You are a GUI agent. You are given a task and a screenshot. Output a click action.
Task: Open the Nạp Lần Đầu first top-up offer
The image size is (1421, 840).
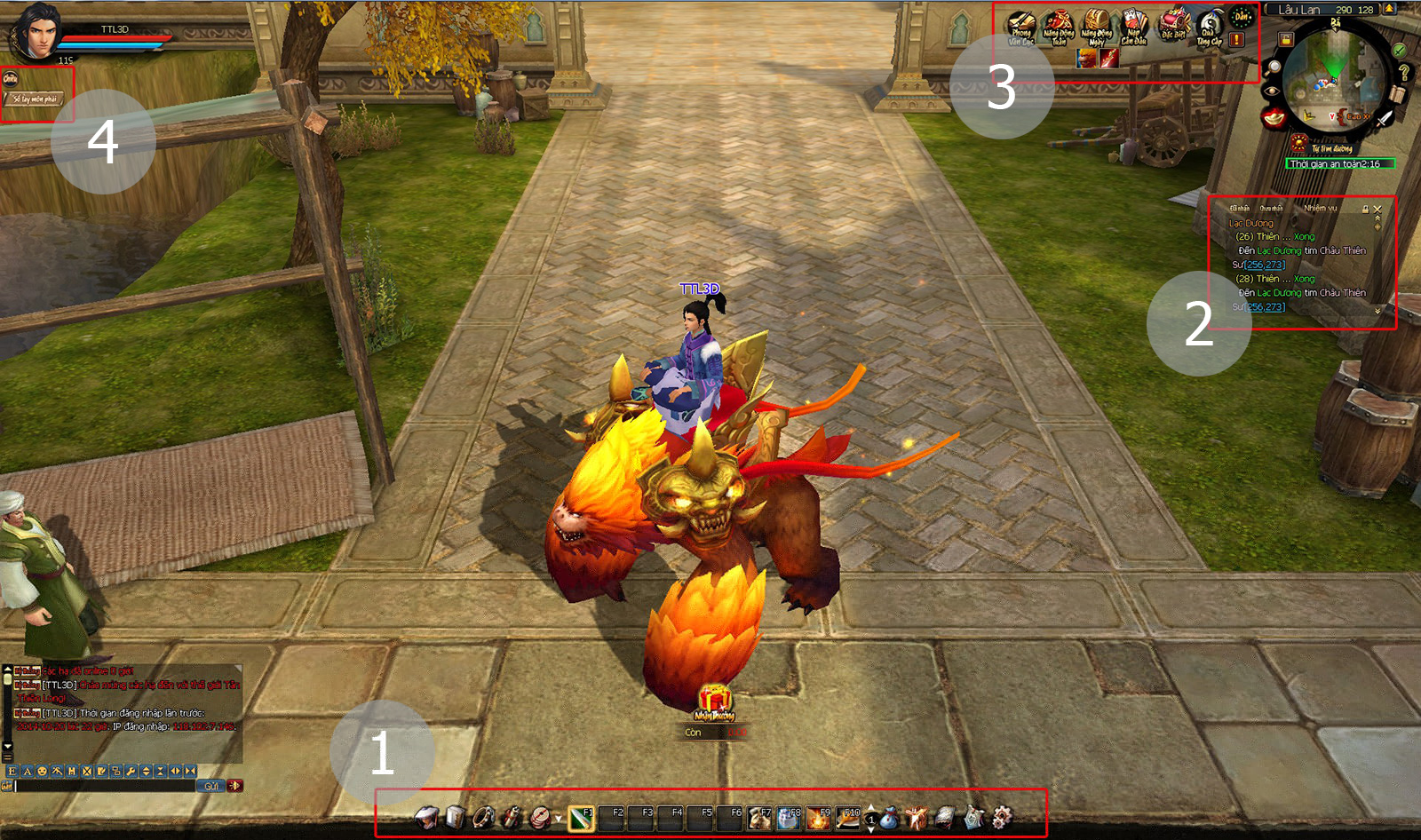click(x=1134, y=27)
